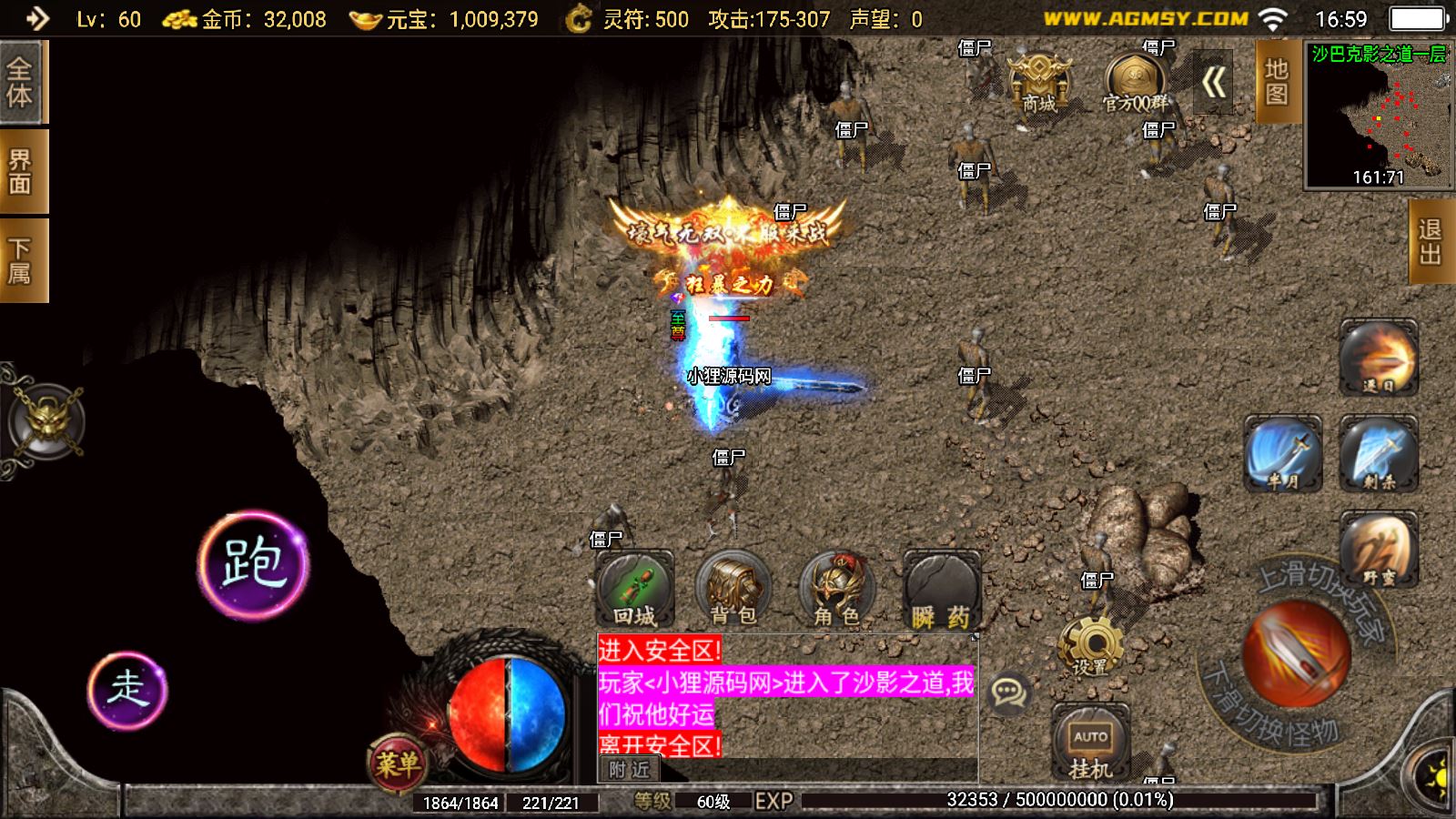Cast the 刺杀 thrust skill
1456x819 pixels.
click(x=1379, y=454)
